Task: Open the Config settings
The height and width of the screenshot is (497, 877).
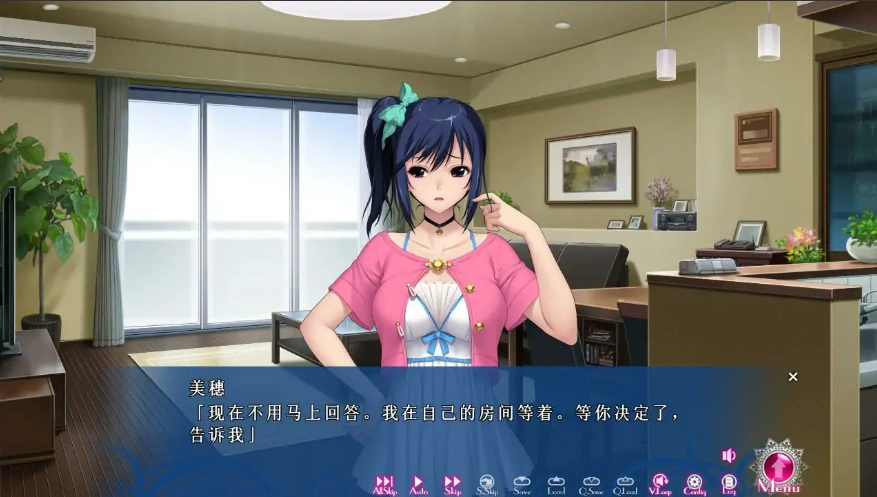Action: click(x=694, y=484)
